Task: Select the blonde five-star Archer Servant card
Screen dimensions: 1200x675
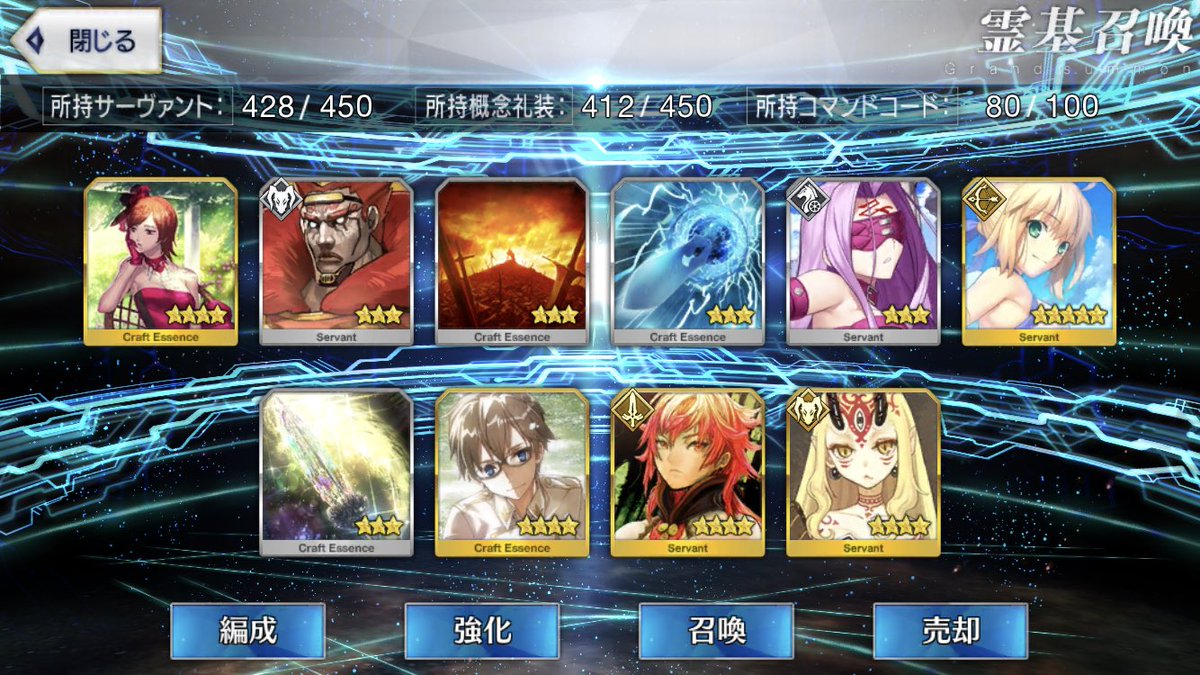Action: [1039, 262]
